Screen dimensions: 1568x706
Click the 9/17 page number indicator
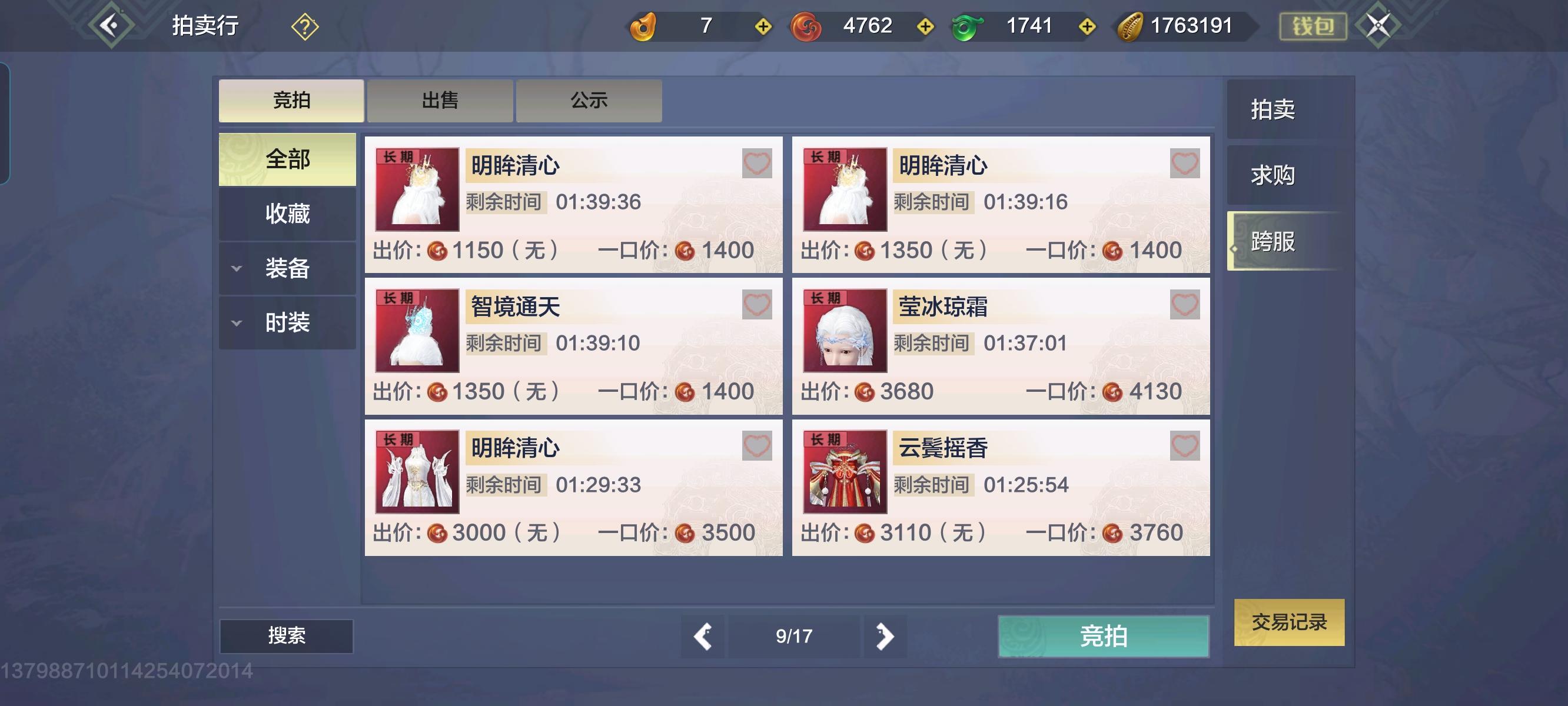pos(795,637)
